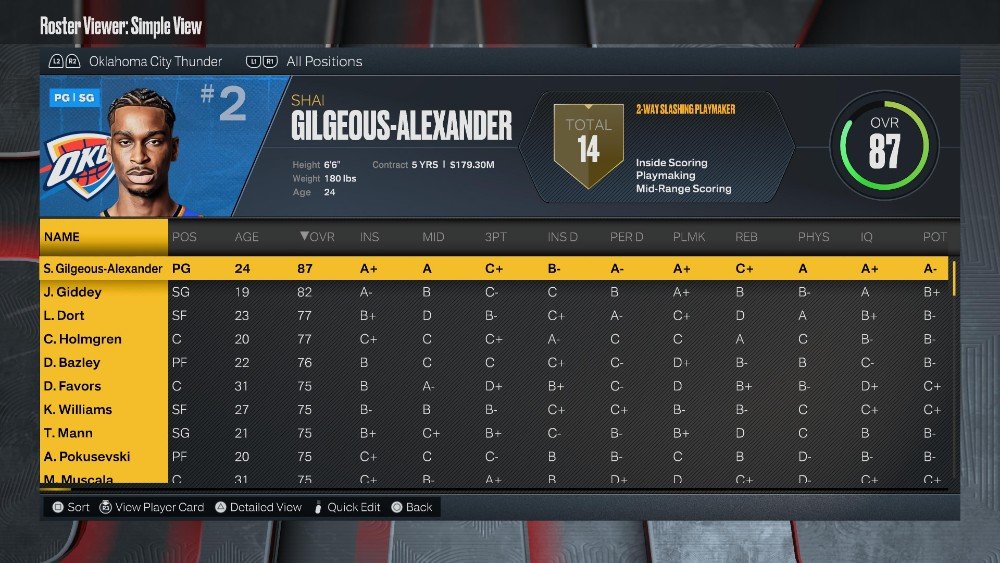
Task: Sort by the POT column header
Action: (933, 237)
